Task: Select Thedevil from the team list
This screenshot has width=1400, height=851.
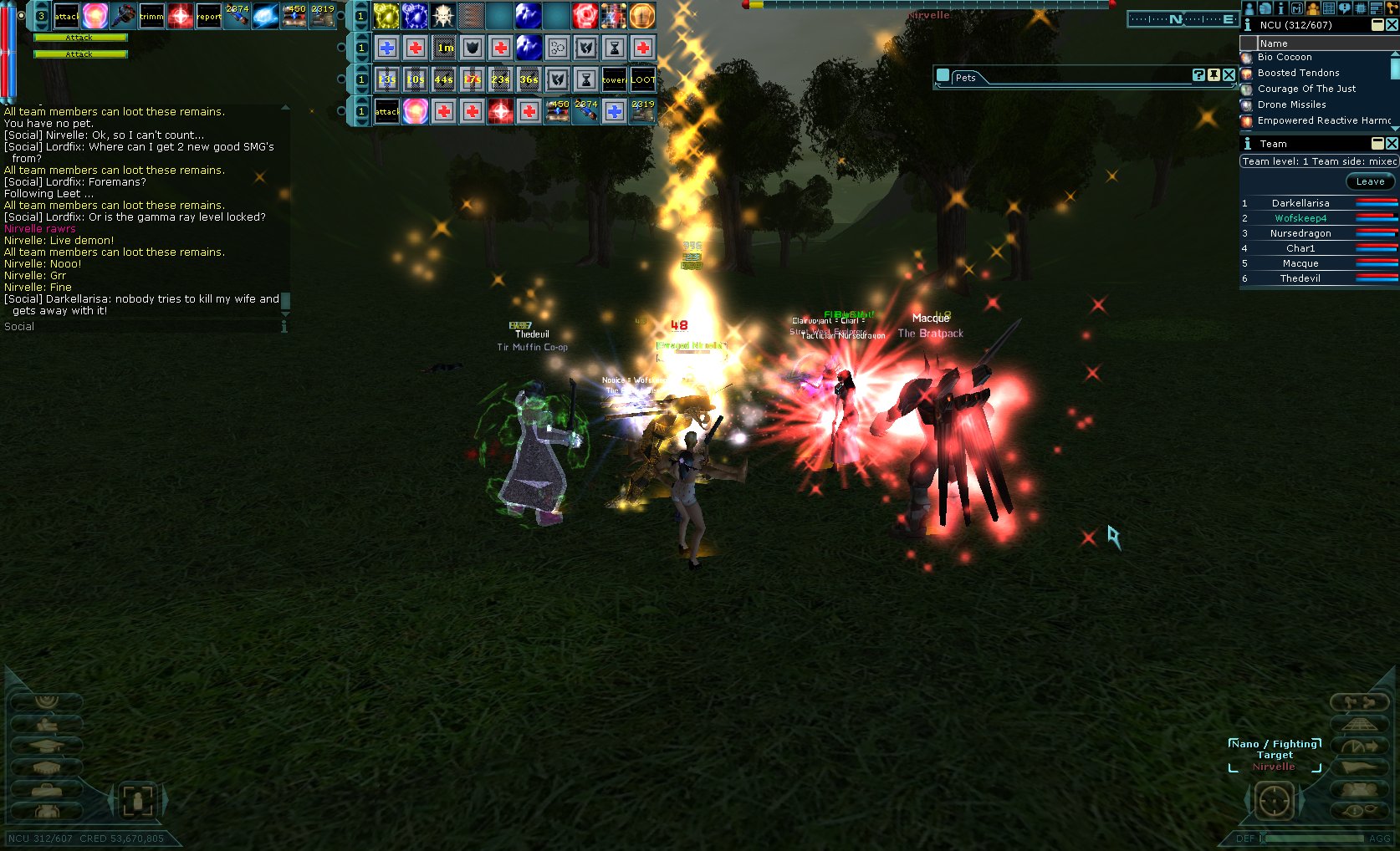Action: [1300, 278]
